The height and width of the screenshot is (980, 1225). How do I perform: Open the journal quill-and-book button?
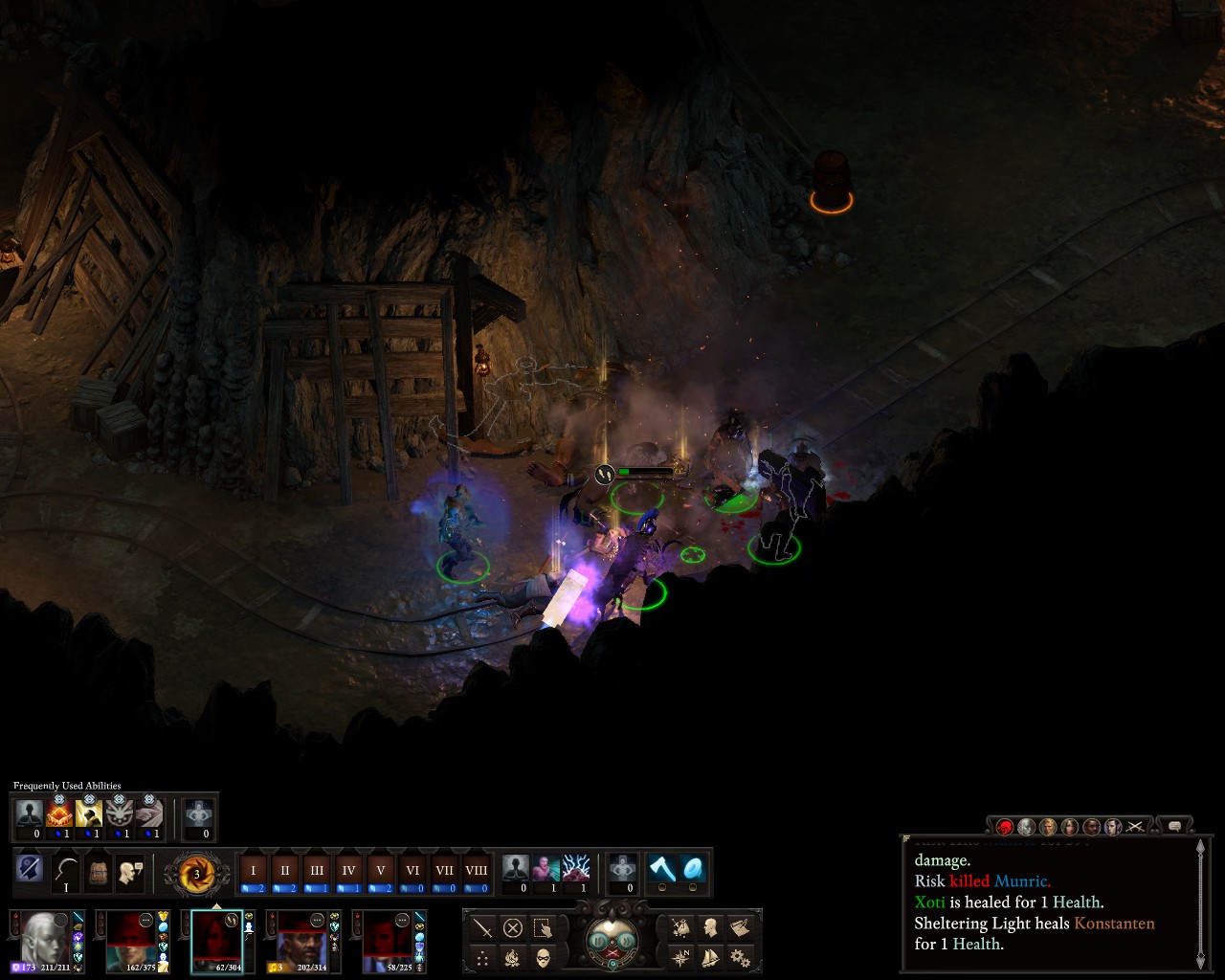click(x=739, y=926)
